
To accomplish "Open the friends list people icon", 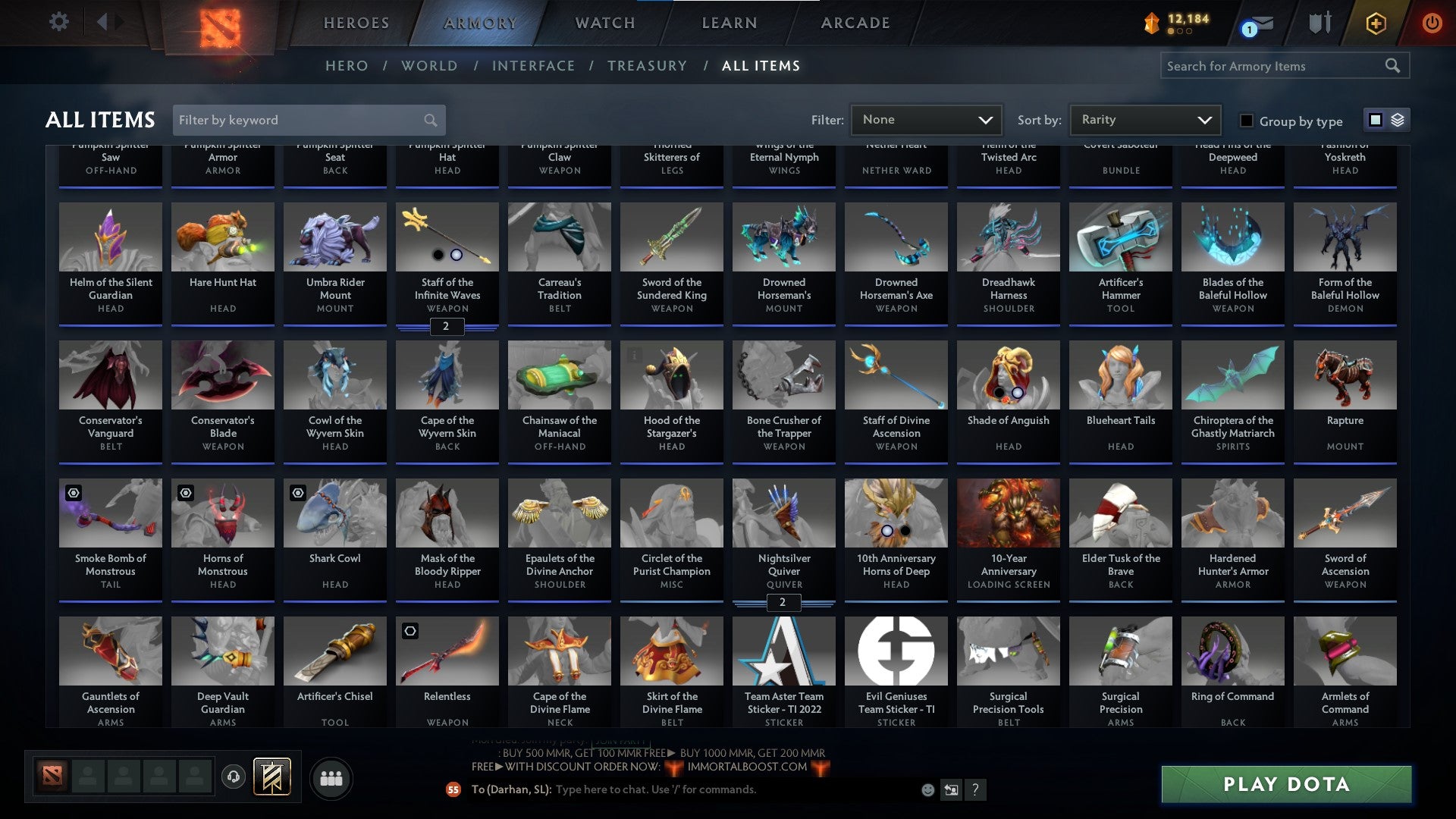I will point(331,777).
